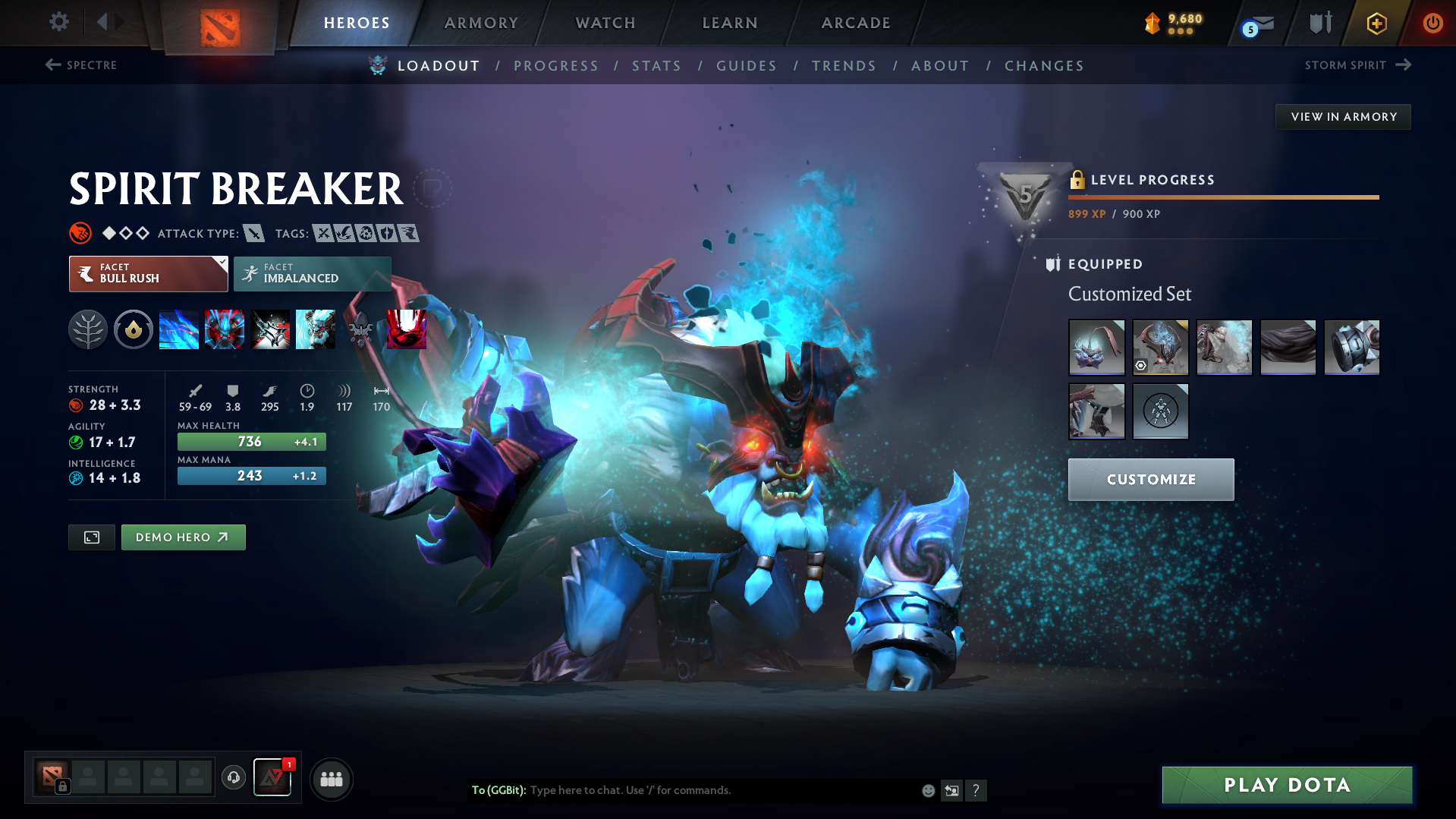
Task: Click the CUSTOMIZE button
Action: pos(1150,479)
